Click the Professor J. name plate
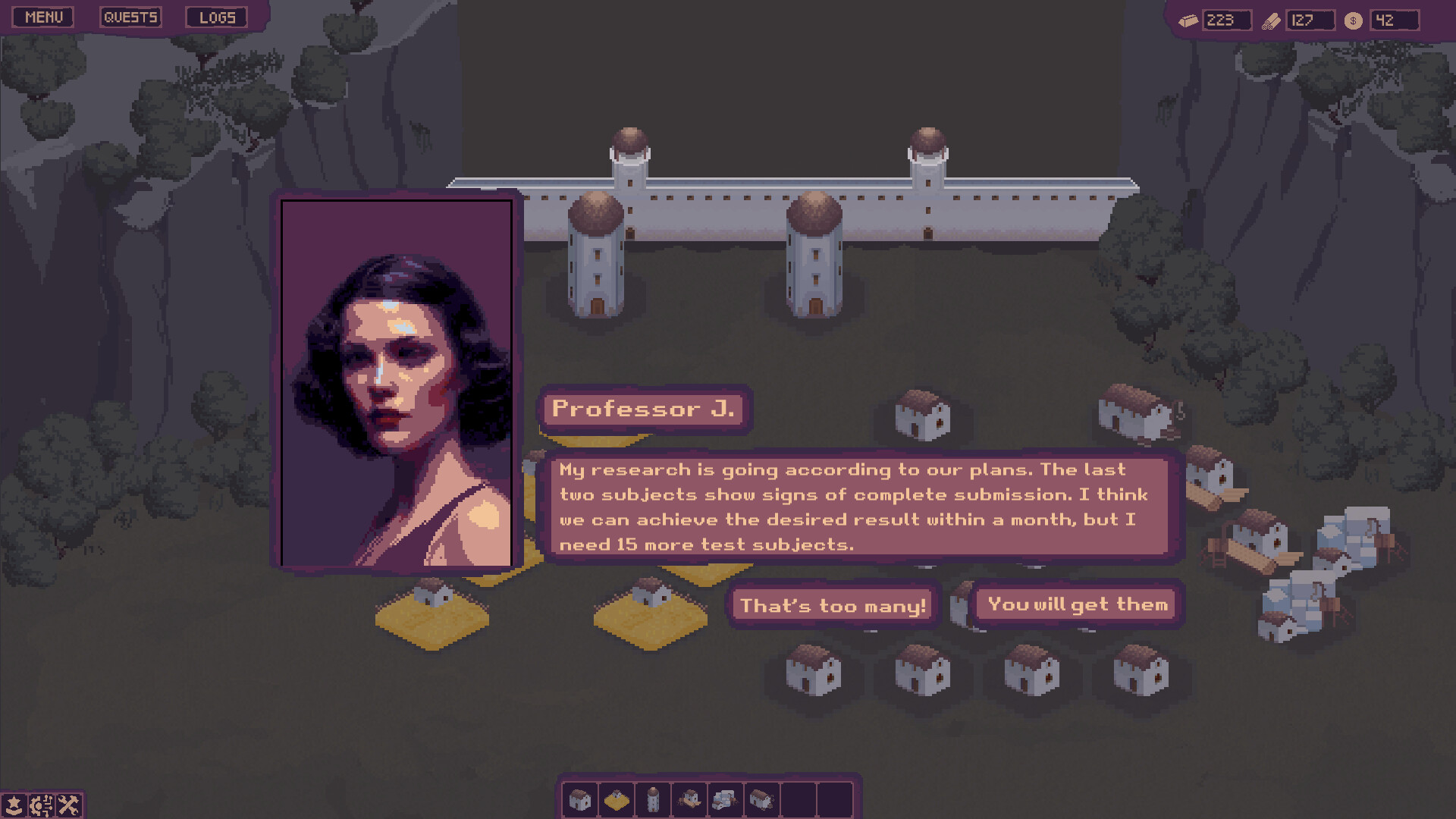Viewport: 1456px width, 819px height. coord(643,409)
